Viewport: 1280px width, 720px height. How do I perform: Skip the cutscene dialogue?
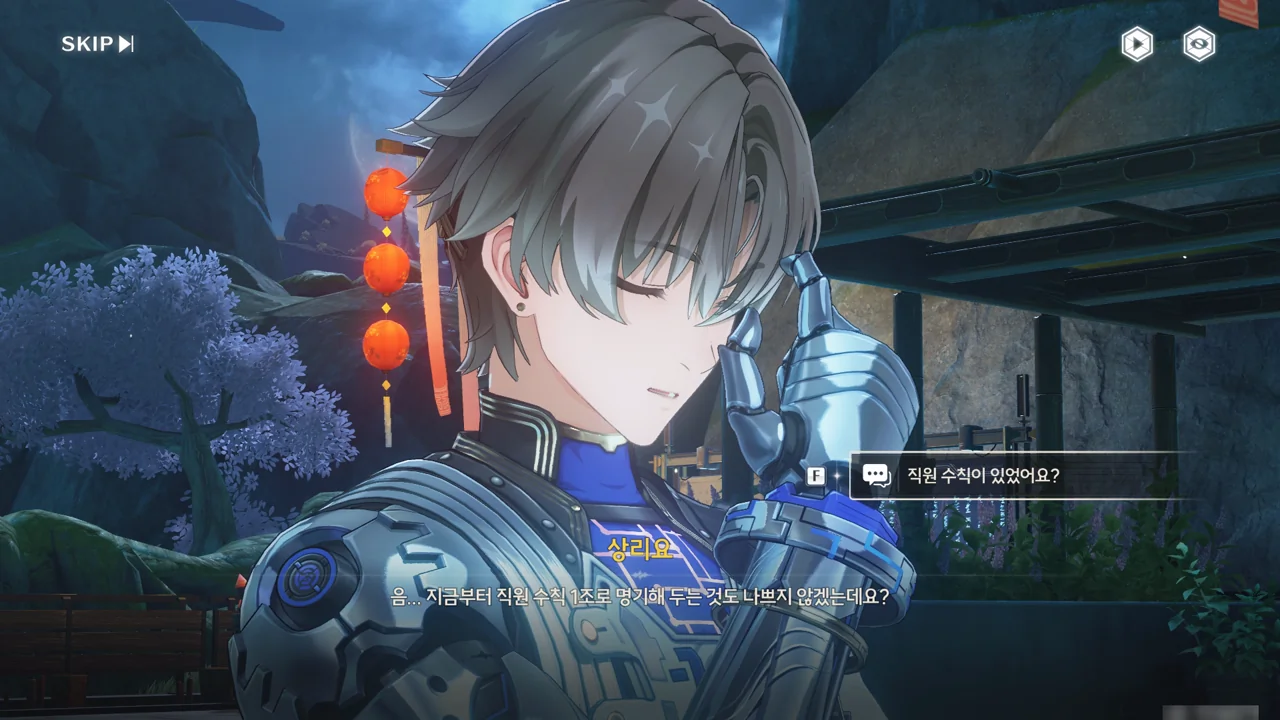(97, 44)
